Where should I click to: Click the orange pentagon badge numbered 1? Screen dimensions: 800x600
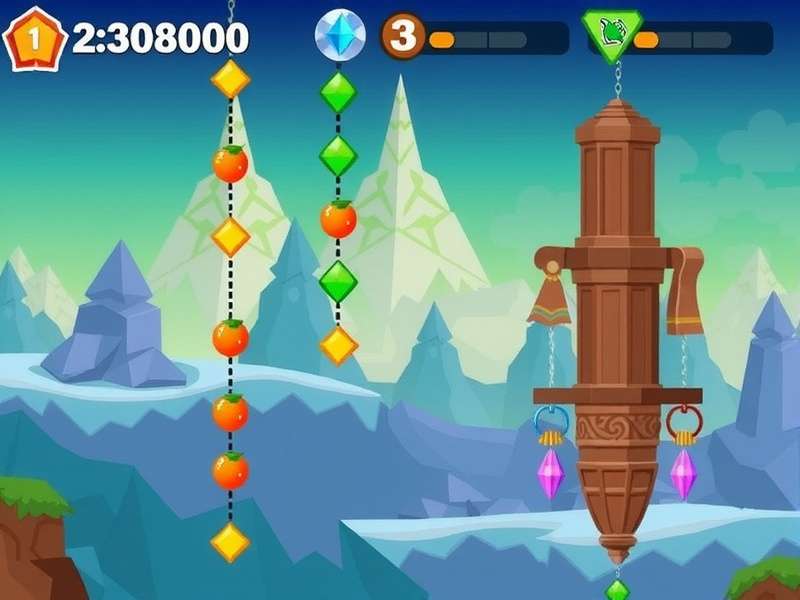[x=34, y=39]
